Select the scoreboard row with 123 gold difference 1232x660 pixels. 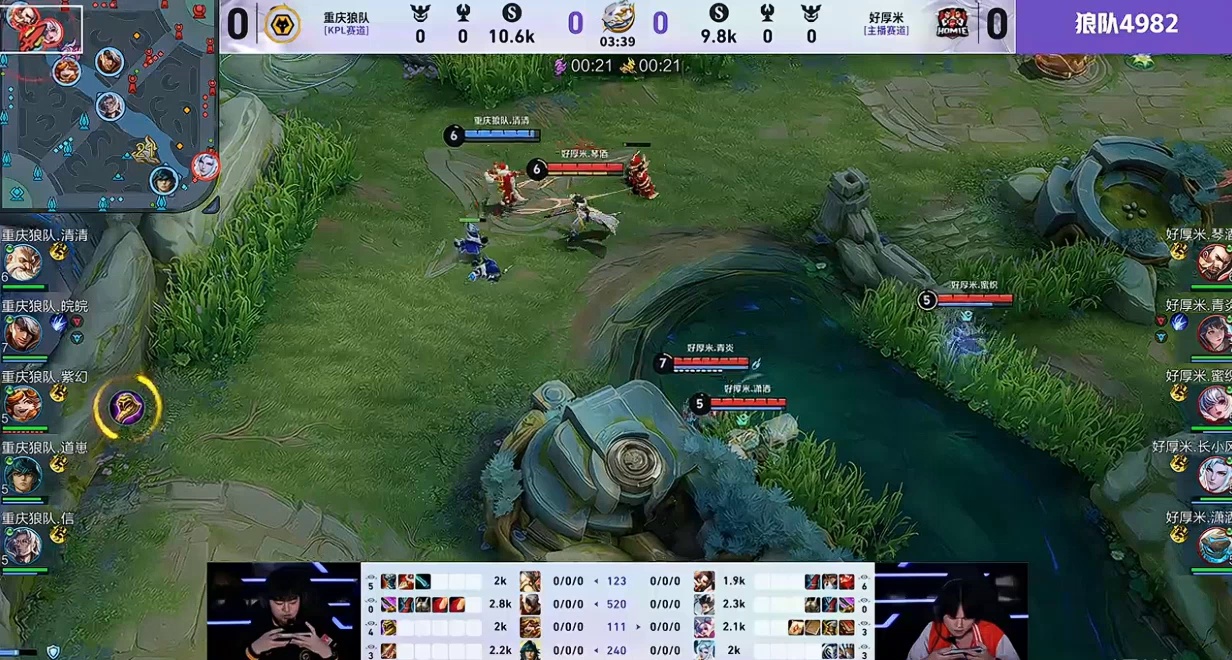pos(616,581)
